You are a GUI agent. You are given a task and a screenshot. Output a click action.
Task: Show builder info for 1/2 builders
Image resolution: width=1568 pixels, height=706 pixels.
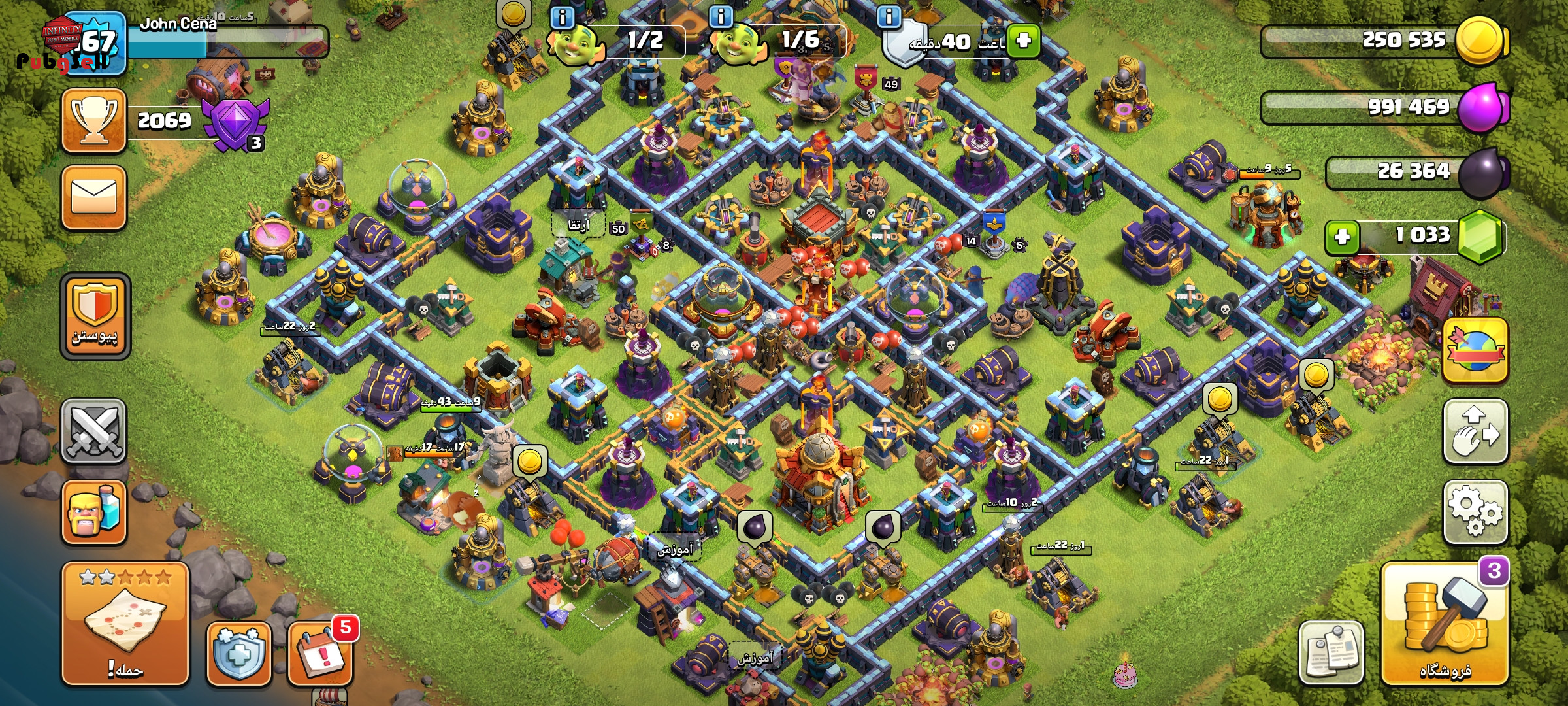click(563, 17)
